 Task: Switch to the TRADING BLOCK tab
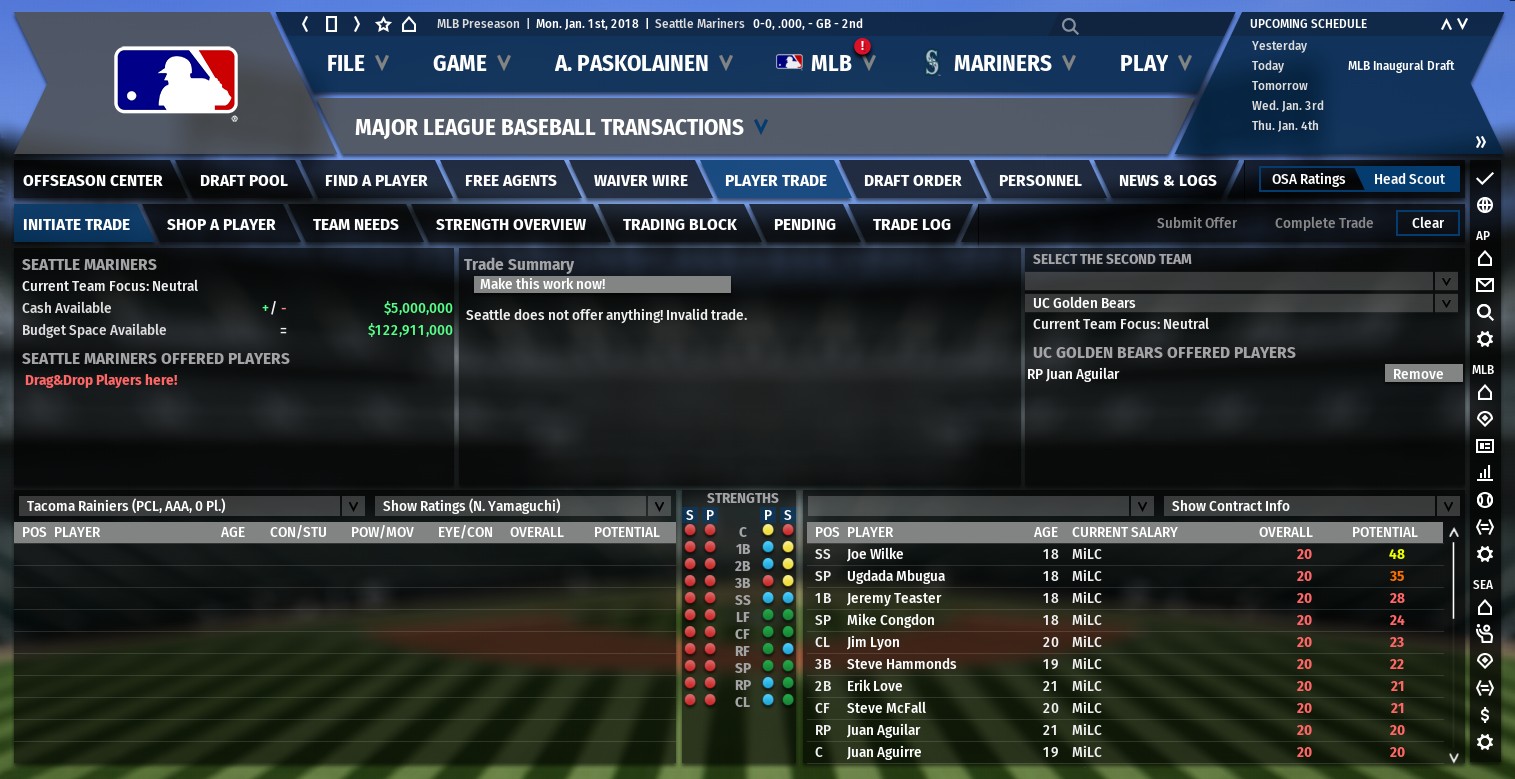[x=680, y=224]
